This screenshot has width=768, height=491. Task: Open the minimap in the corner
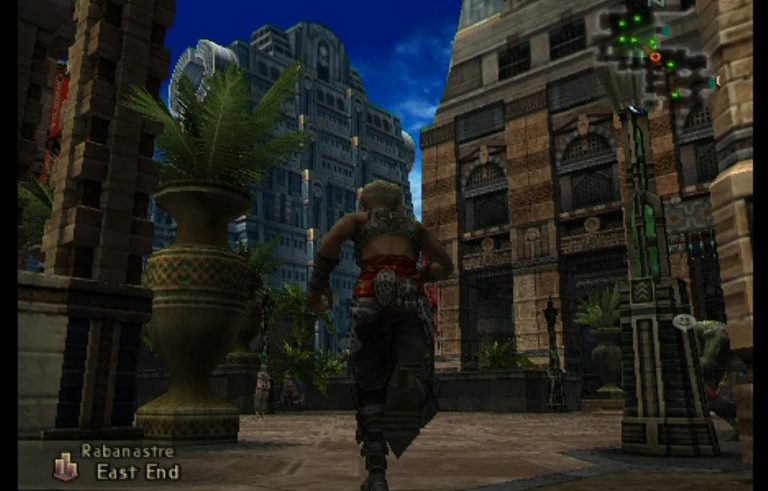pos(652,54)
